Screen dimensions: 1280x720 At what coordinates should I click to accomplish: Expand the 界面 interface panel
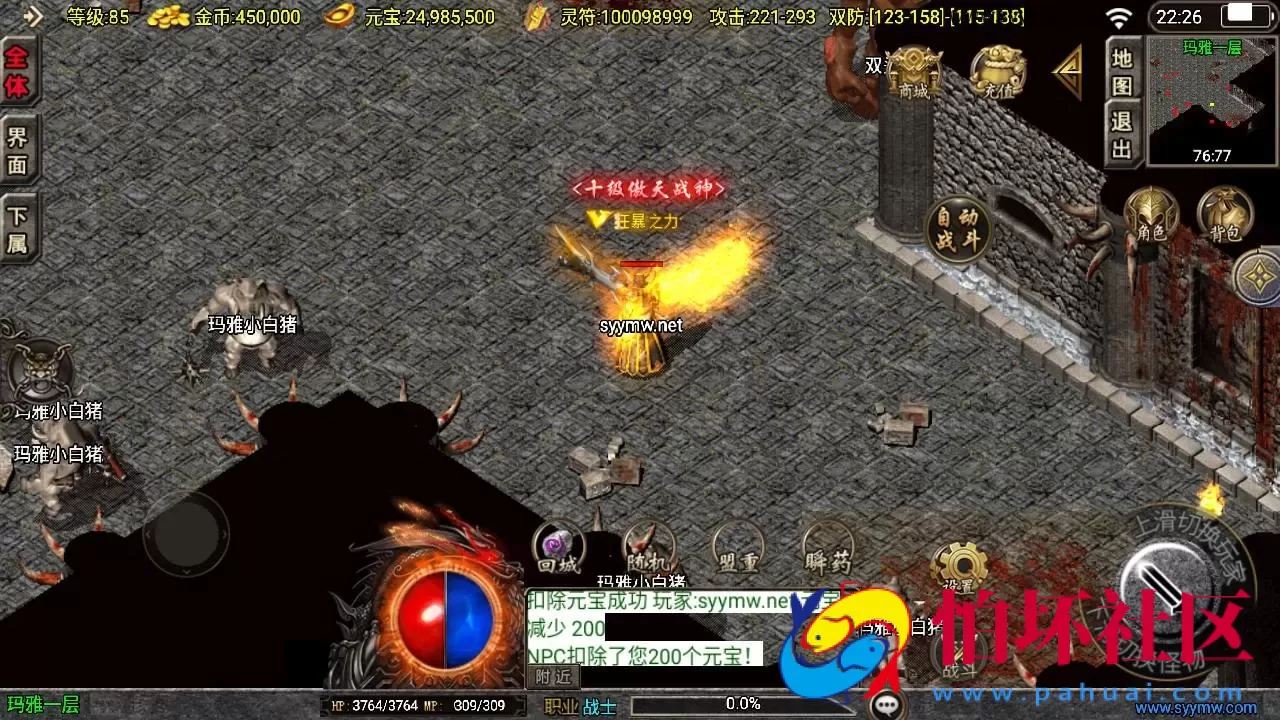18,148
